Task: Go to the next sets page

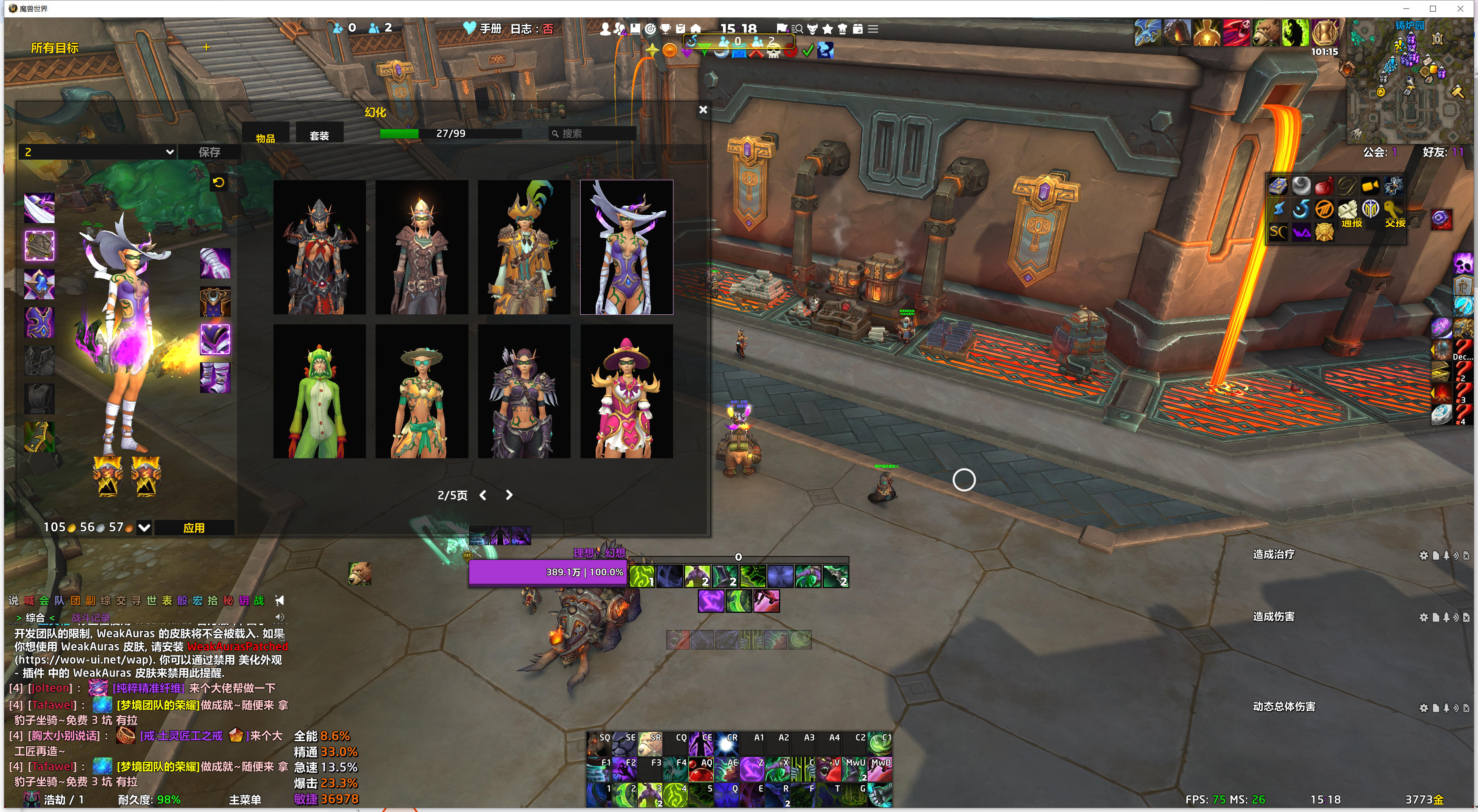Action: click(x=509, y=495)
